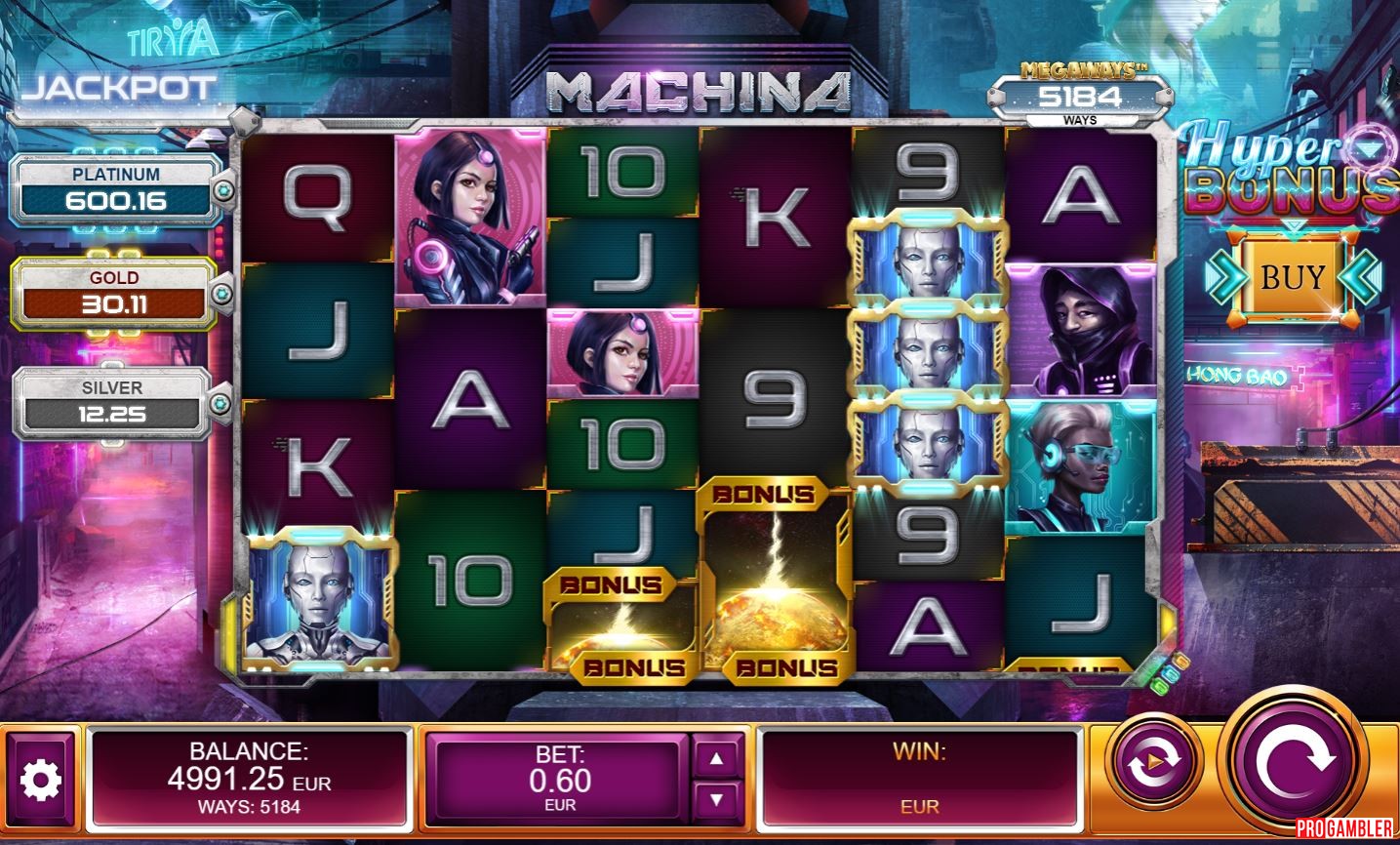
Task: Select the Silver jackpot panel
Action: pyautogui.click(x=112, y=403)
